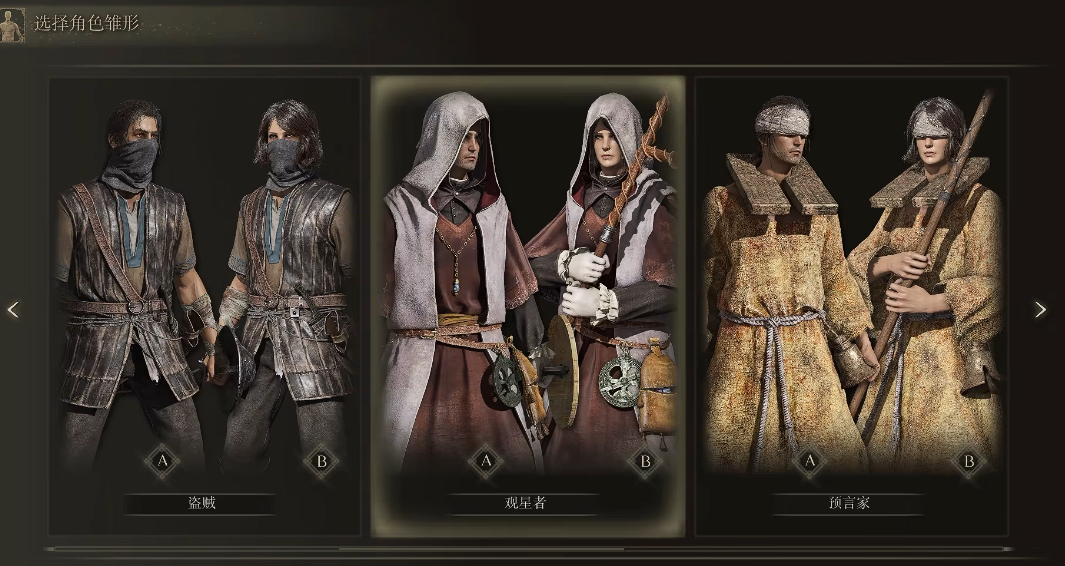Show previous classes with the left arrow
The image size is (1065, 566).
13,310
